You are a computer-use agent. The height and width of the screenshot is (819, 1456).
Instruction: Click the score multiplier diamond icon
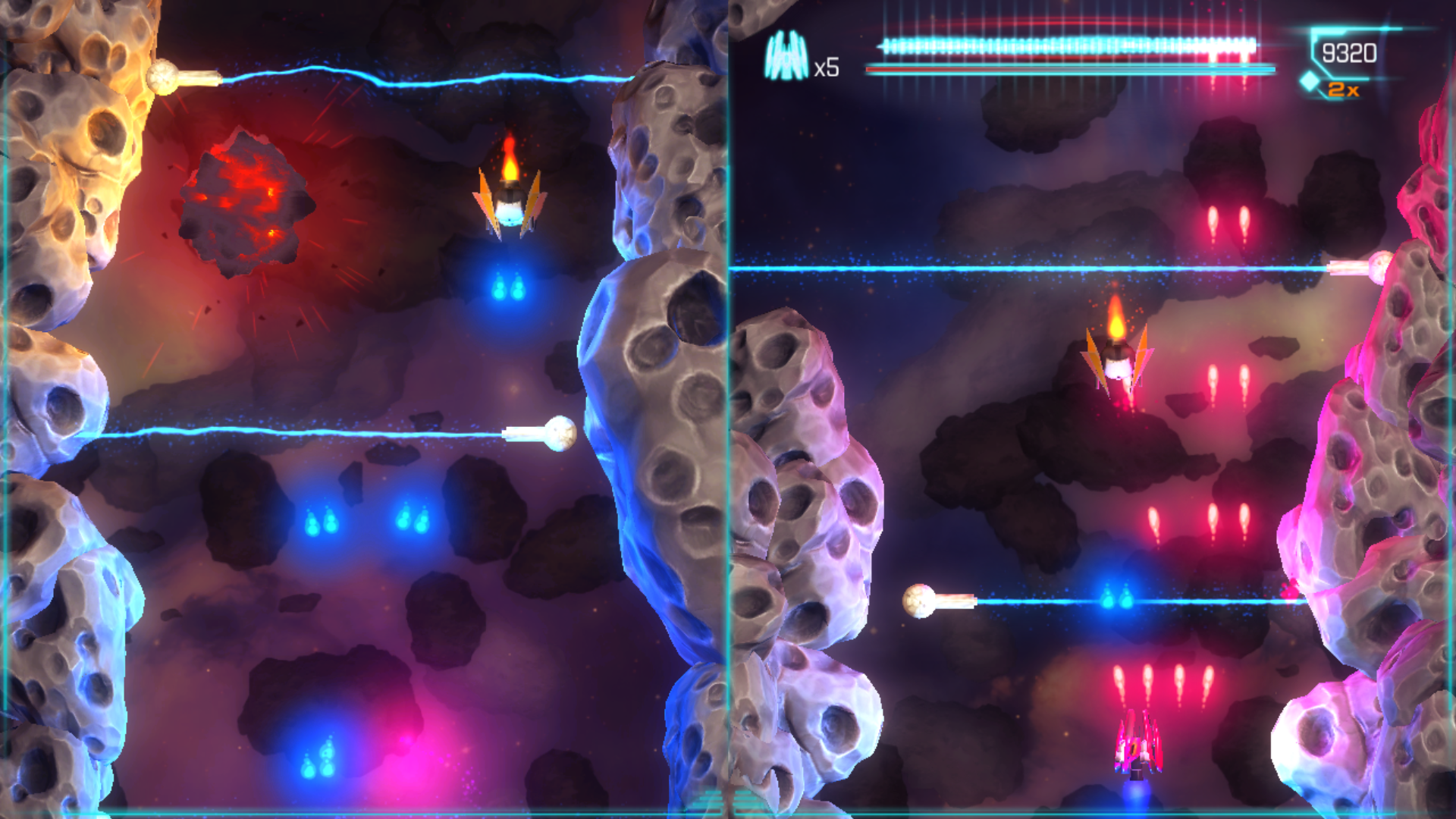click(1310, 82)
